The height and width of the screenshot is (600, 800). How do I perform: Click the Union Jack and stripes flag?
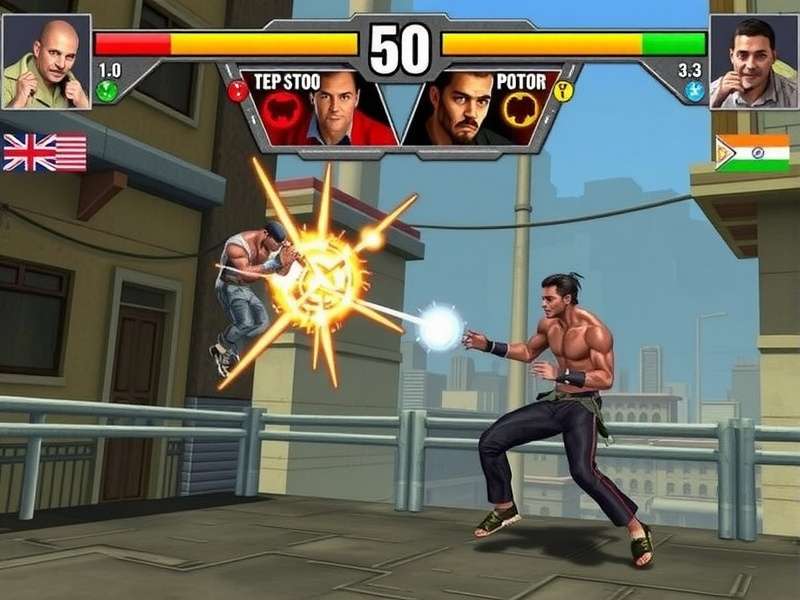pyautogui.click(x=45, y=152)
